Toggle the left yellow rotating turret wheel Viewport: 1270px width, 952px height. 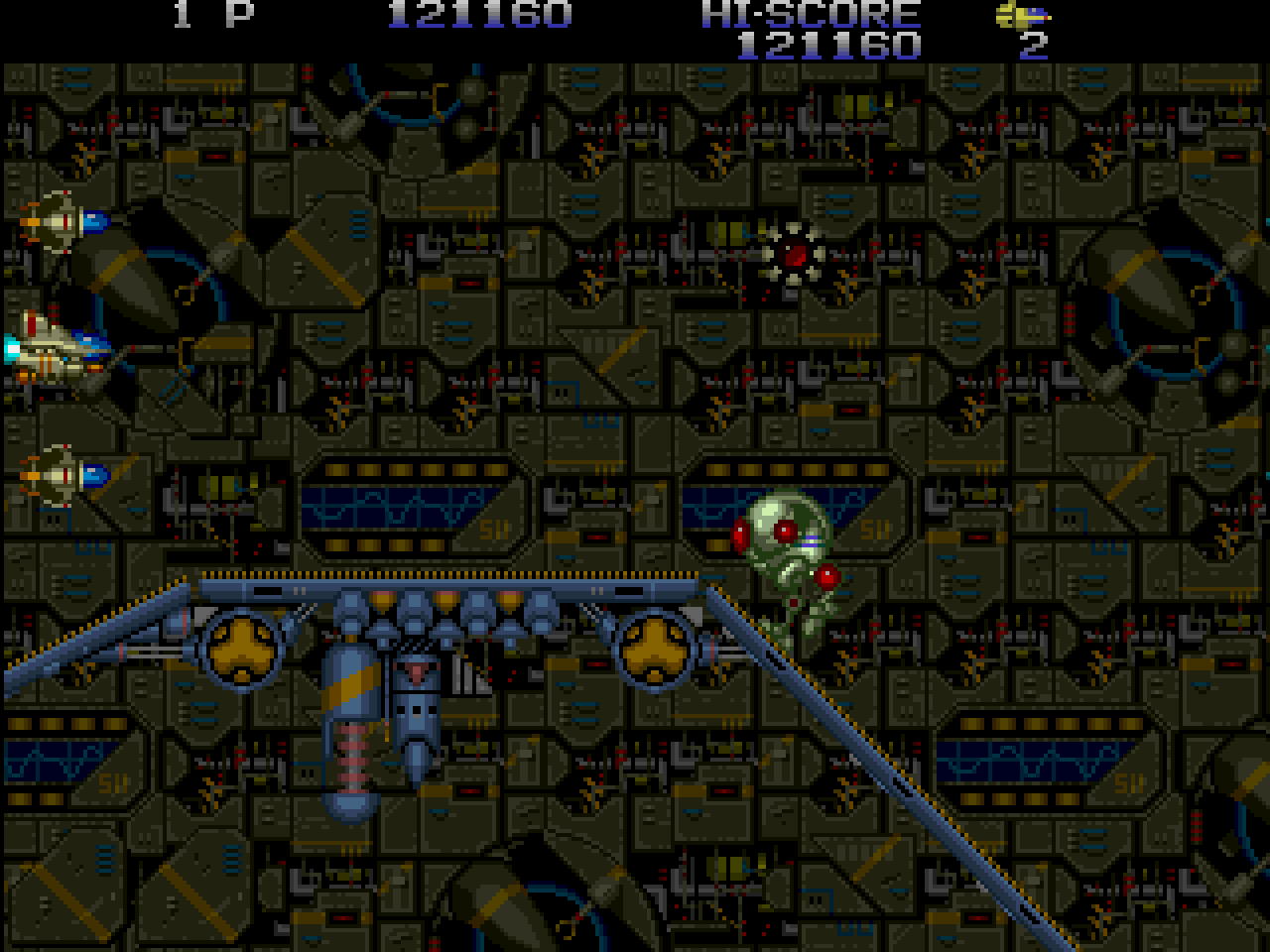click(x=240, y=647)
